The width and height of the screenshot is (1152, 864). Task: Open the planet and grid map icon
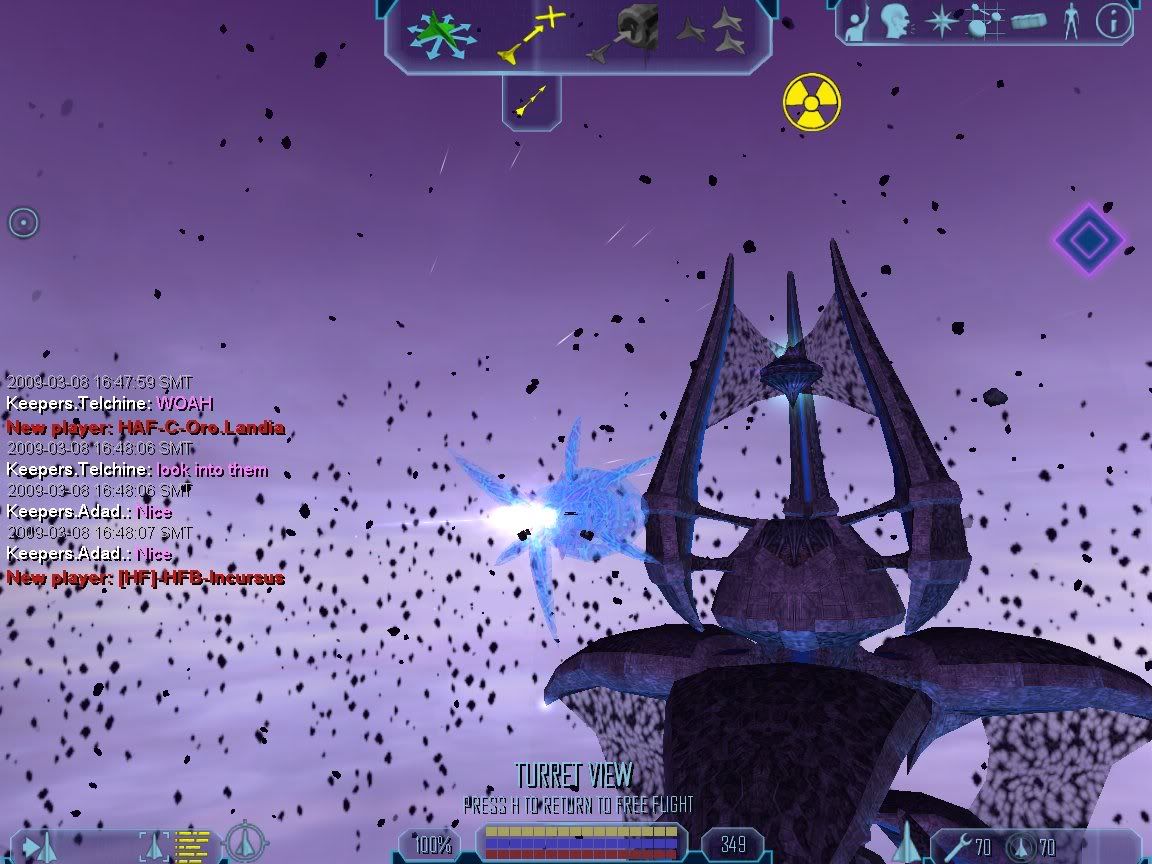tap(984, 22)
